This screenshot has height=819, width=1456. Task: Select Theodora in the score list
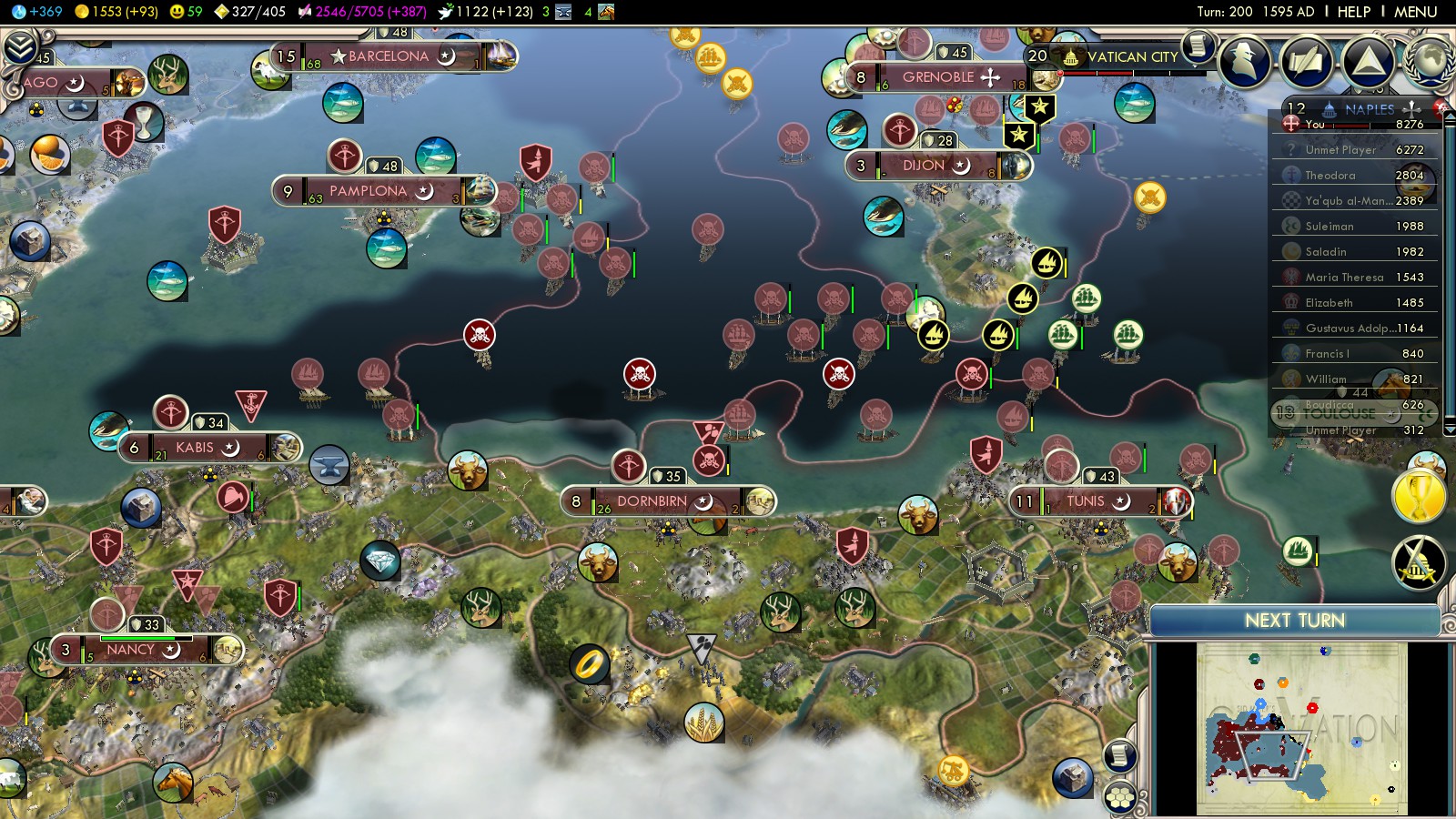coord(1330,176)
